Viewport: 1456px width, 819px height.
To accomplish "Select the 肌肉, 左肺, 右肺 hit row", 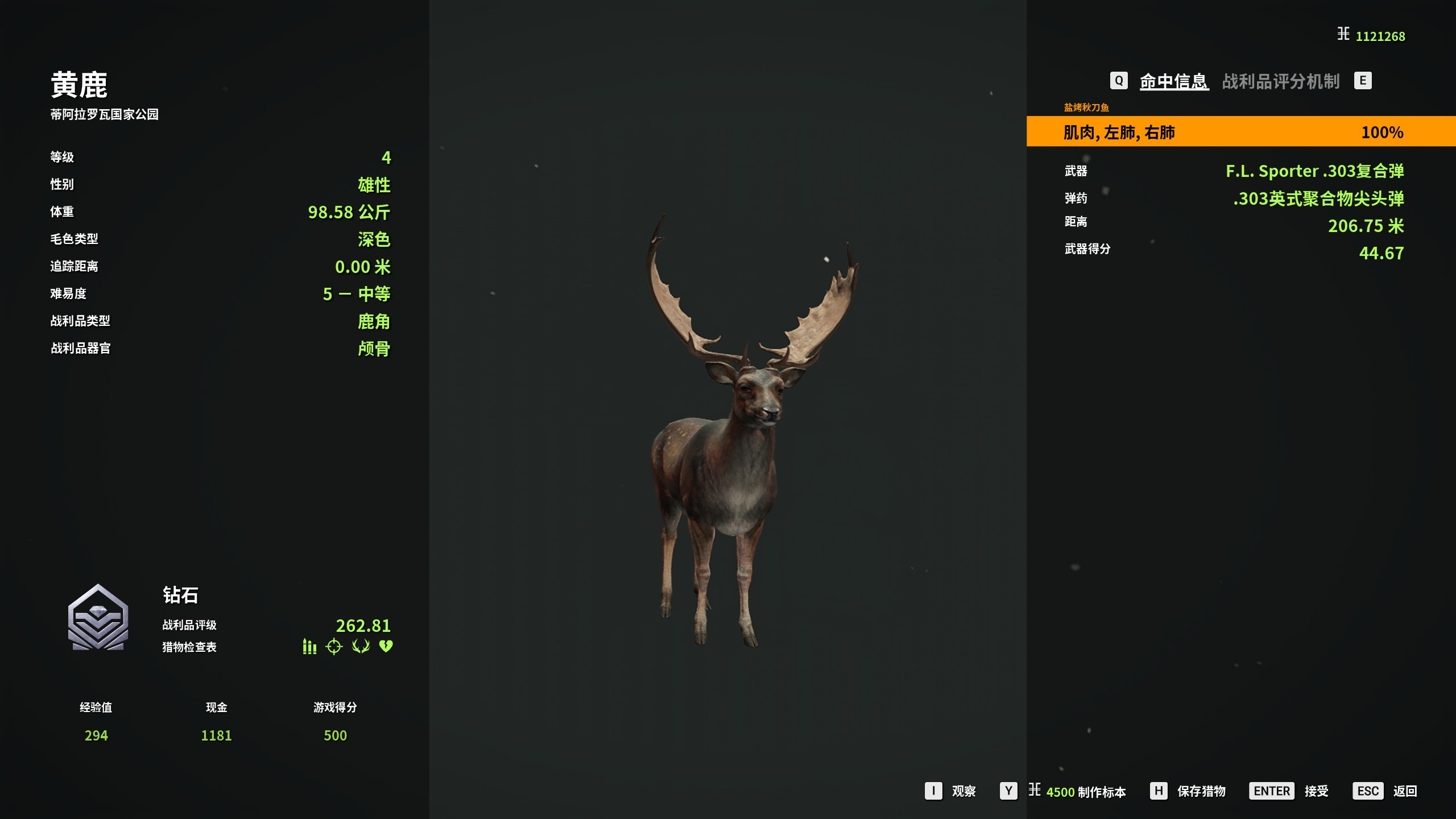I will coord(1240,132).
